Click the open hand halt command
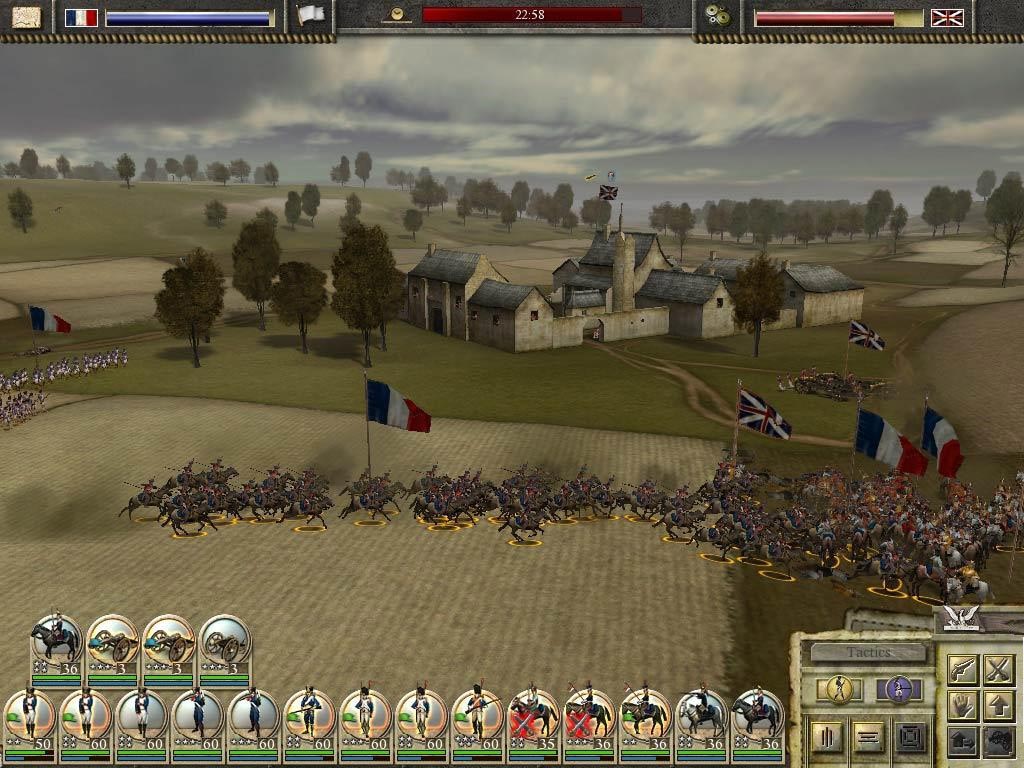The height and width of the screenshot is (768, 1024). click(x=962, y=705)
